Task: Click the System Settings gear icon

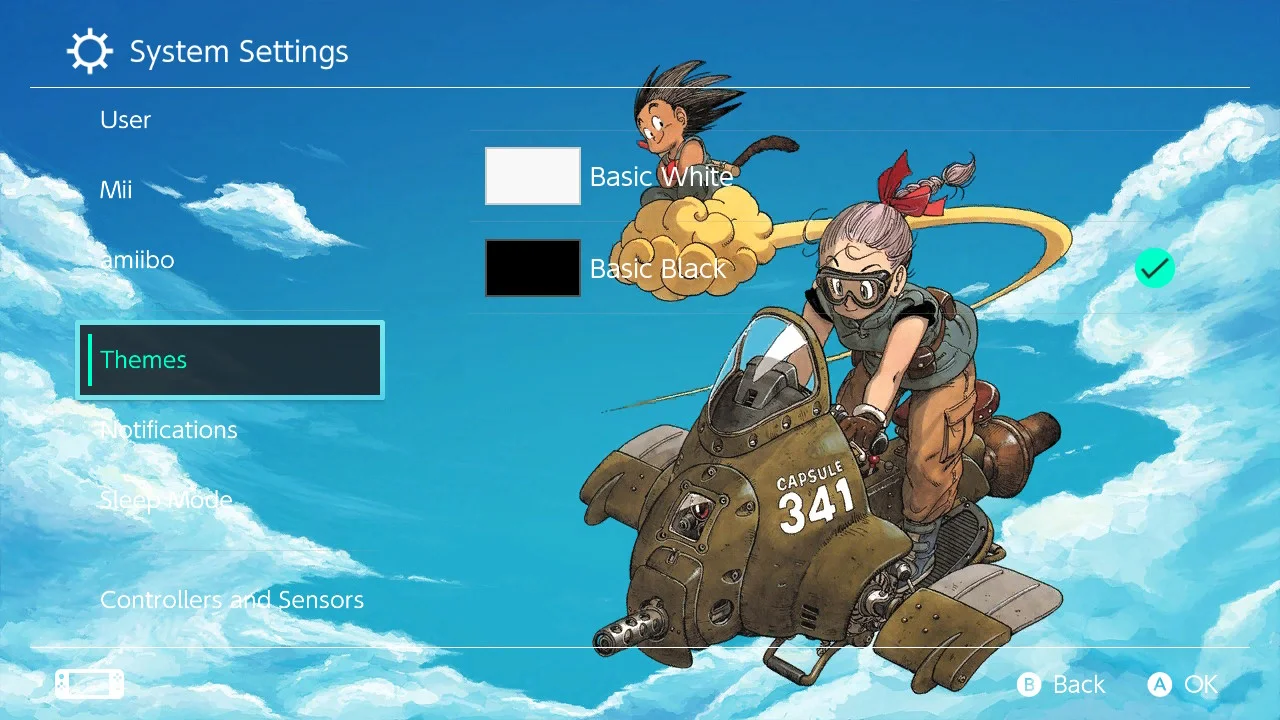Action: (x=90, y=51)
